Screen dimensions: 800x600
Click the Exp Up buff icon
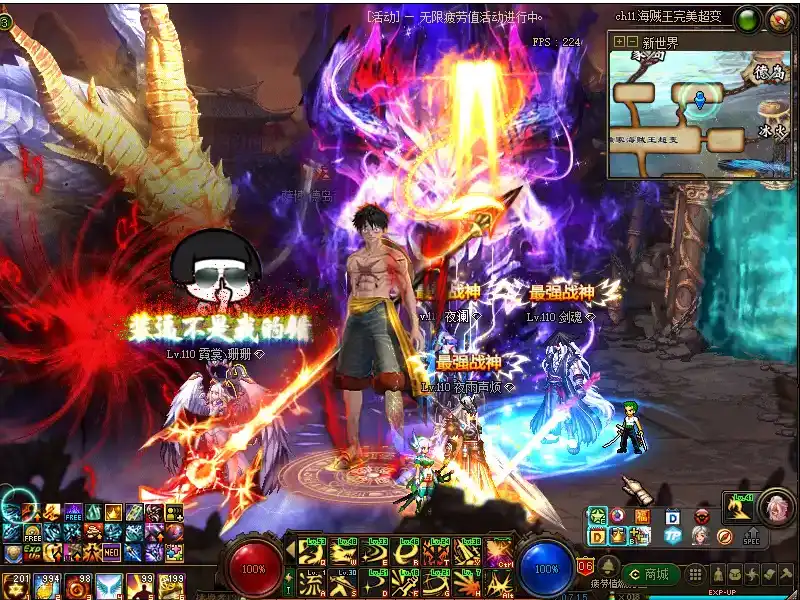click(x=33, y=552)
